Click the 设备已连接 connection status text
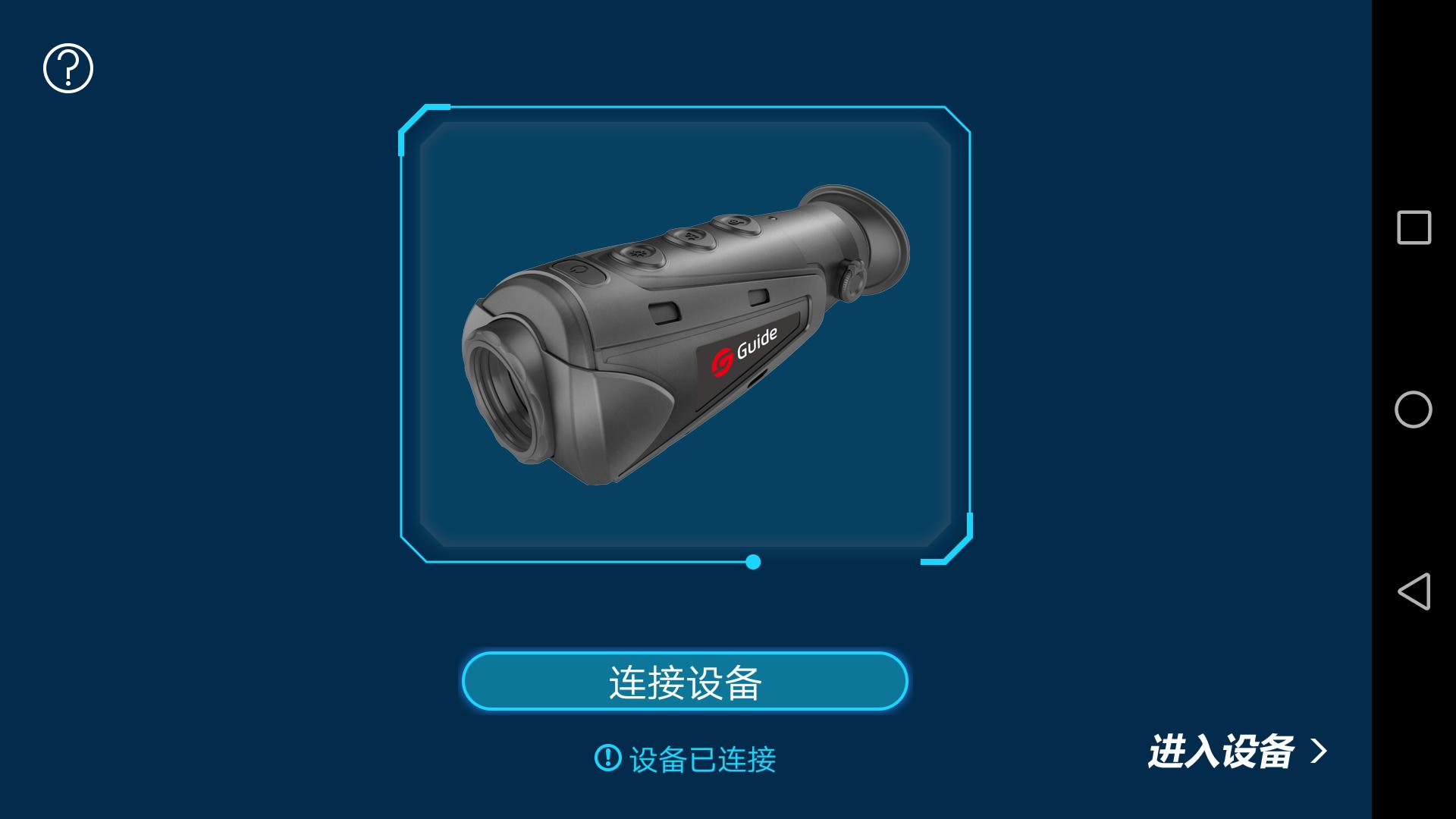 pyautogui.click(x=705, y=758)
